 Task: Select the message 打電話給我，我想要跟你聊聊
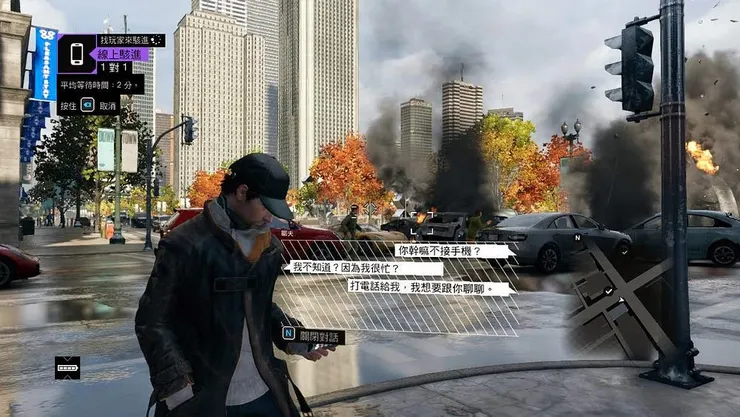(x=431, y=286)
